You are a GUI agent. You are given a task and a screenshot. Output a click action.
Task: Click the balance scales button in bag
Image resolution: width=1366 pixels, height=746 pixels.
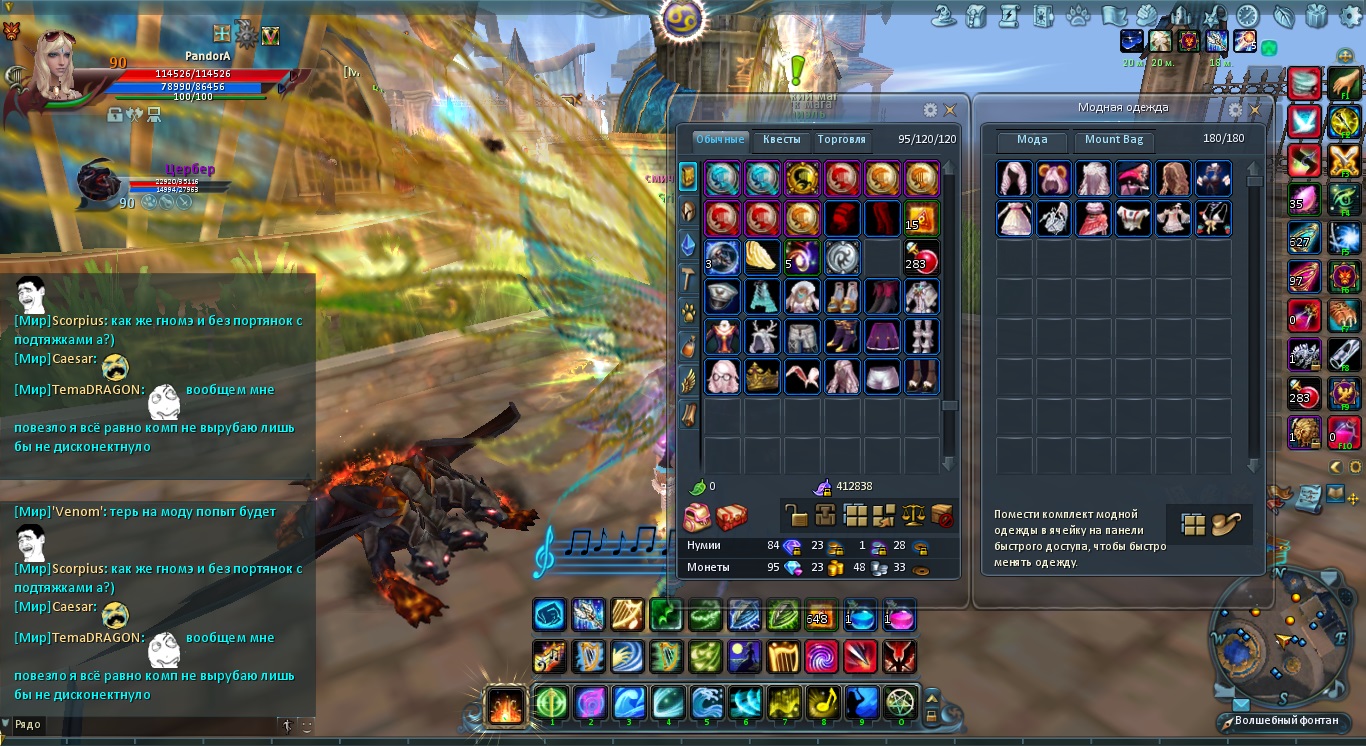pos(913,516)
